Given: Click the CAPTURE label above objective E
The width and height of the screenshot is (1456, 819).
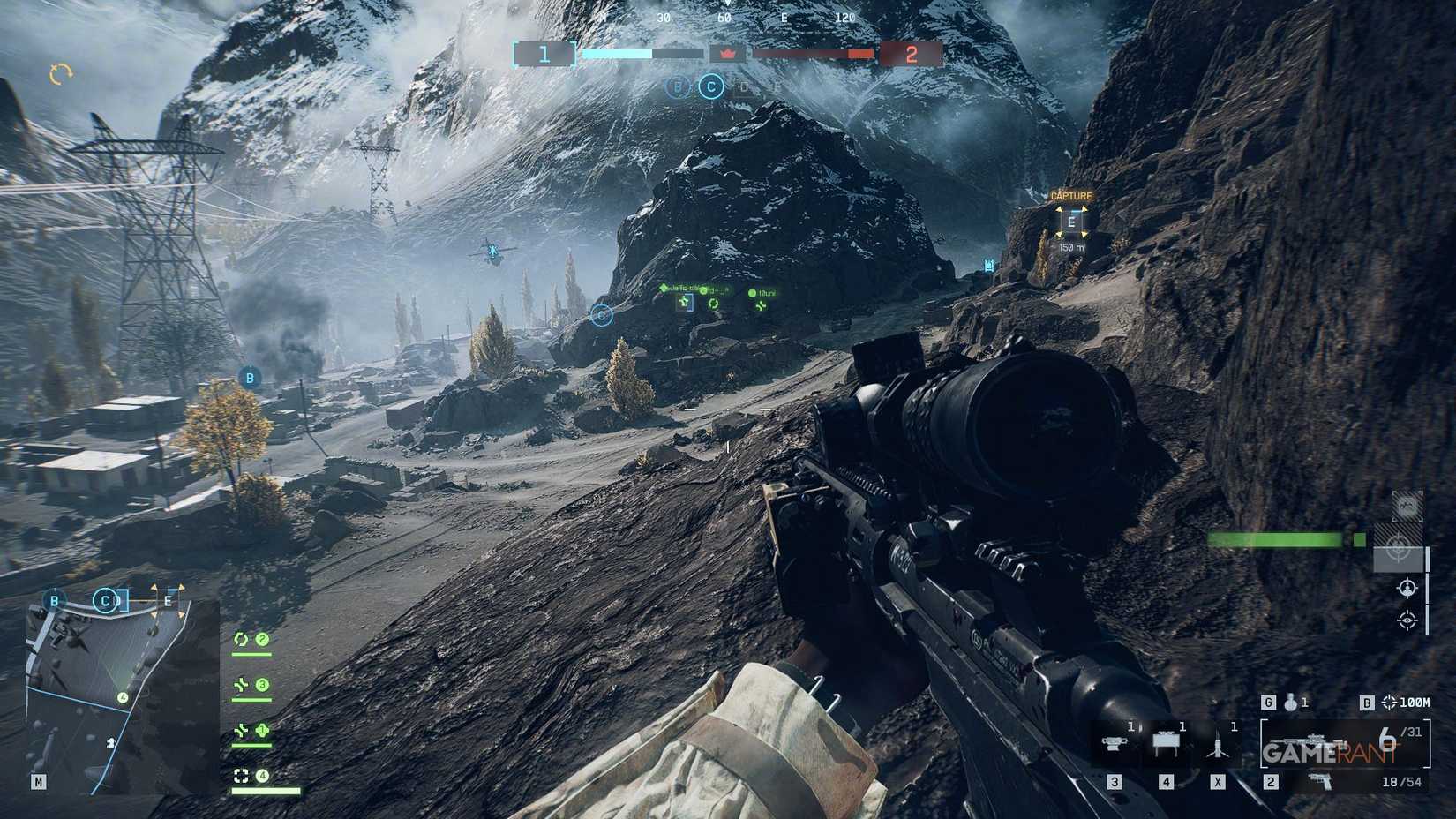Looking at the screenshot, I should 1070,195.
